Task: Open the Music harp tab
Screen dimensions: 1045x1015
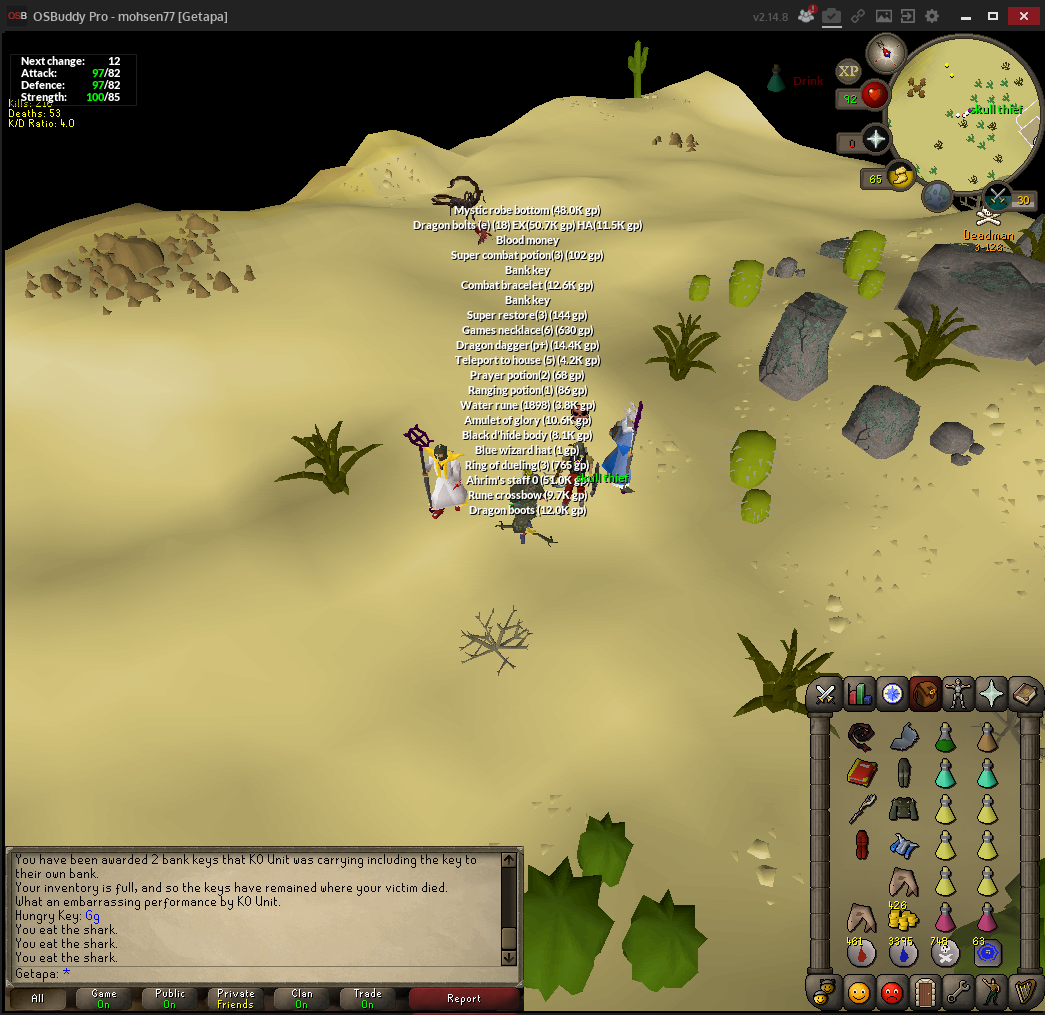Action: pos(1024,993)
